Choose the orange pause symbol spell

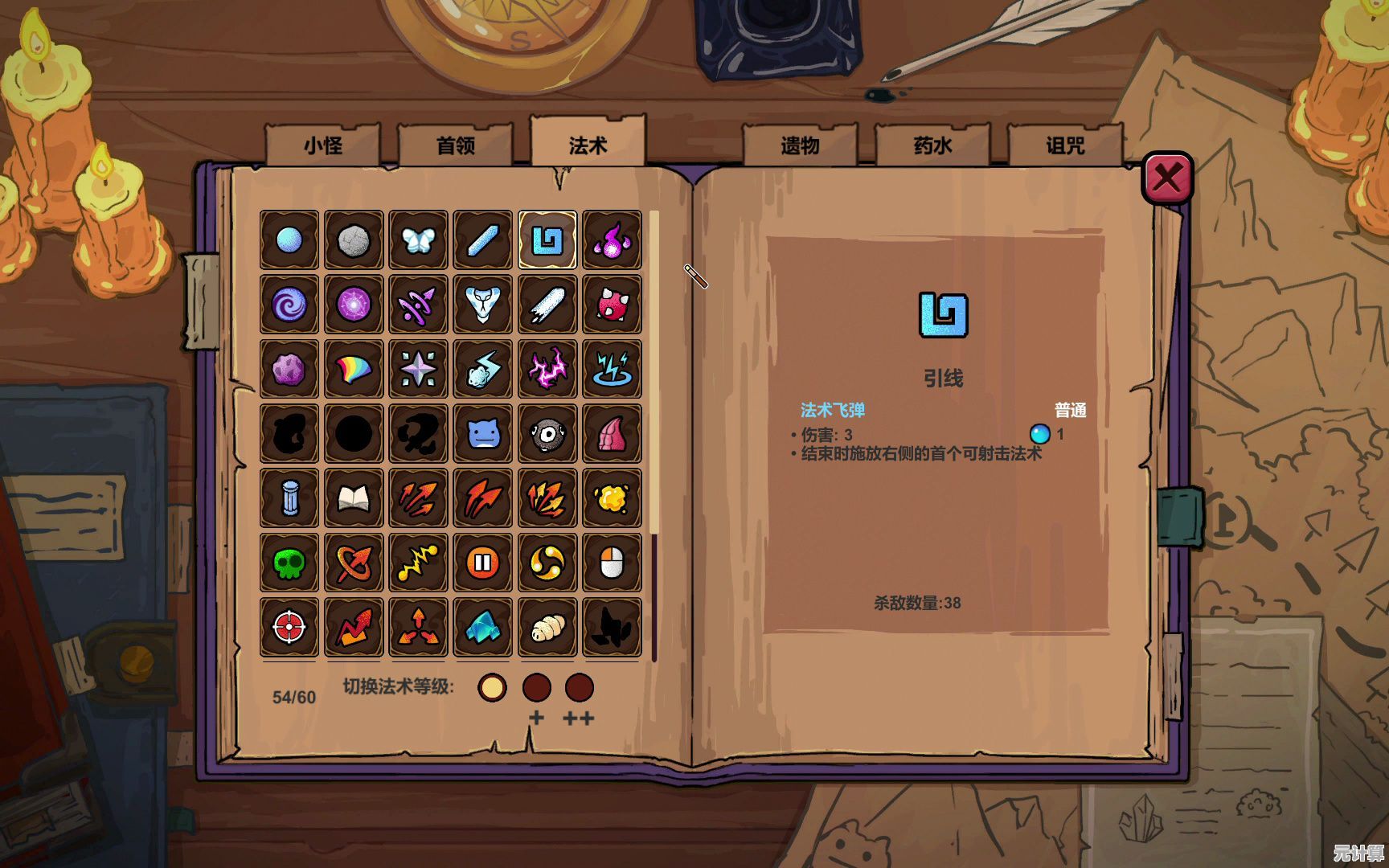483,563
